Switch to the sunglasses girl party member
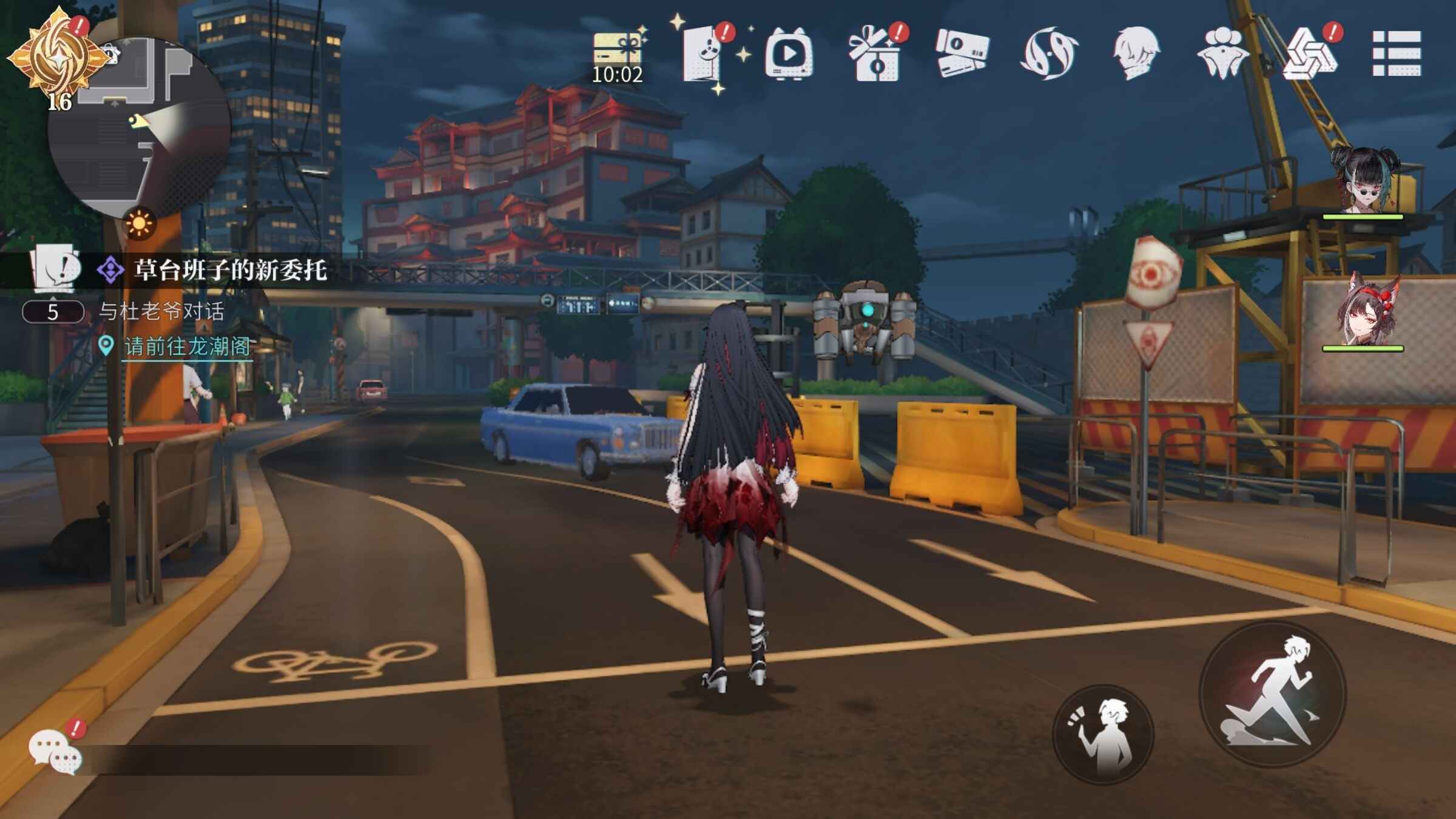1456x819 pixels. click(x=1365, y=182)
